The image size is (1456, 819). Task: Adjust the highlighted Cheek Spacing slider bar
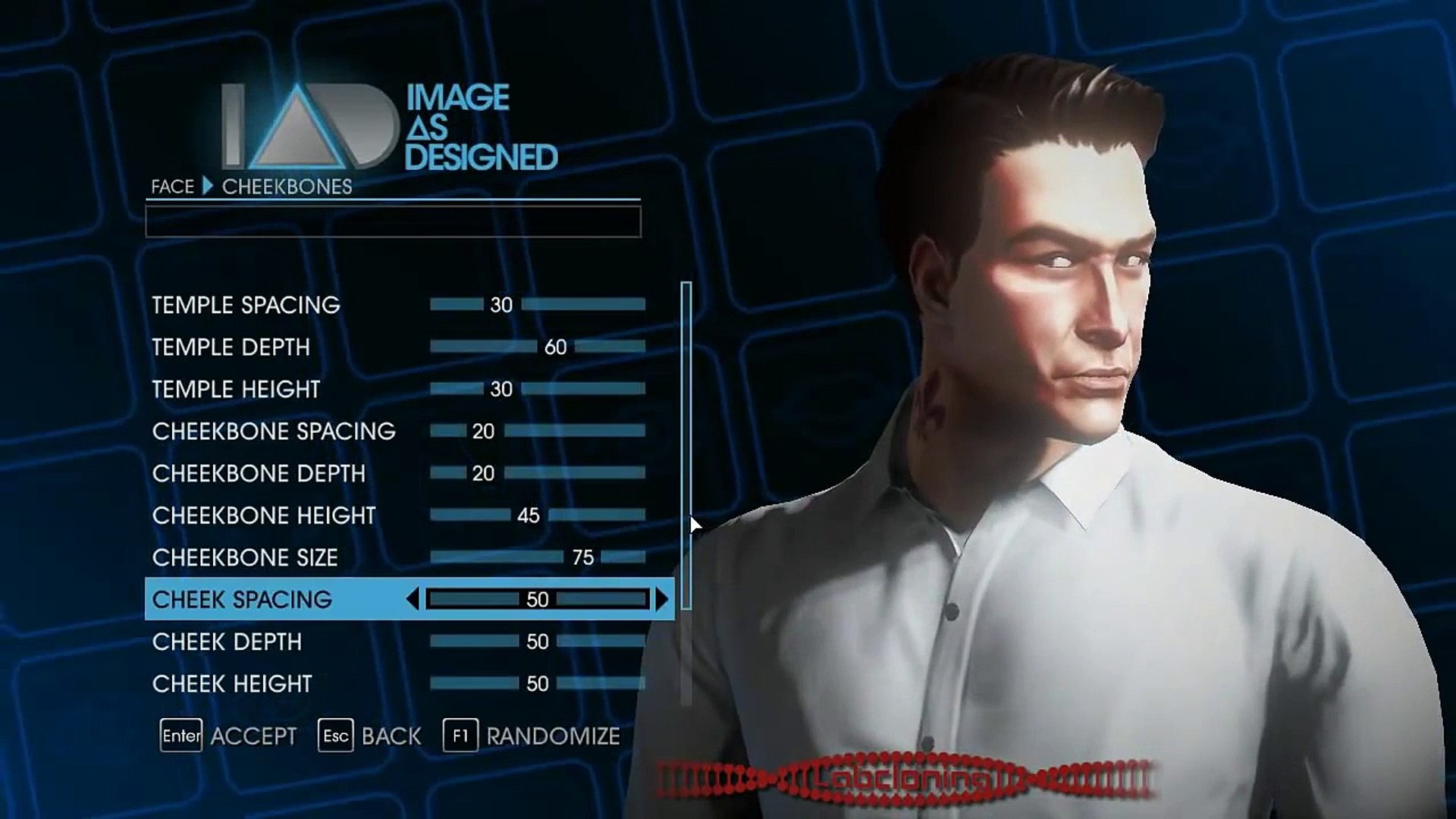click(537, 599)
